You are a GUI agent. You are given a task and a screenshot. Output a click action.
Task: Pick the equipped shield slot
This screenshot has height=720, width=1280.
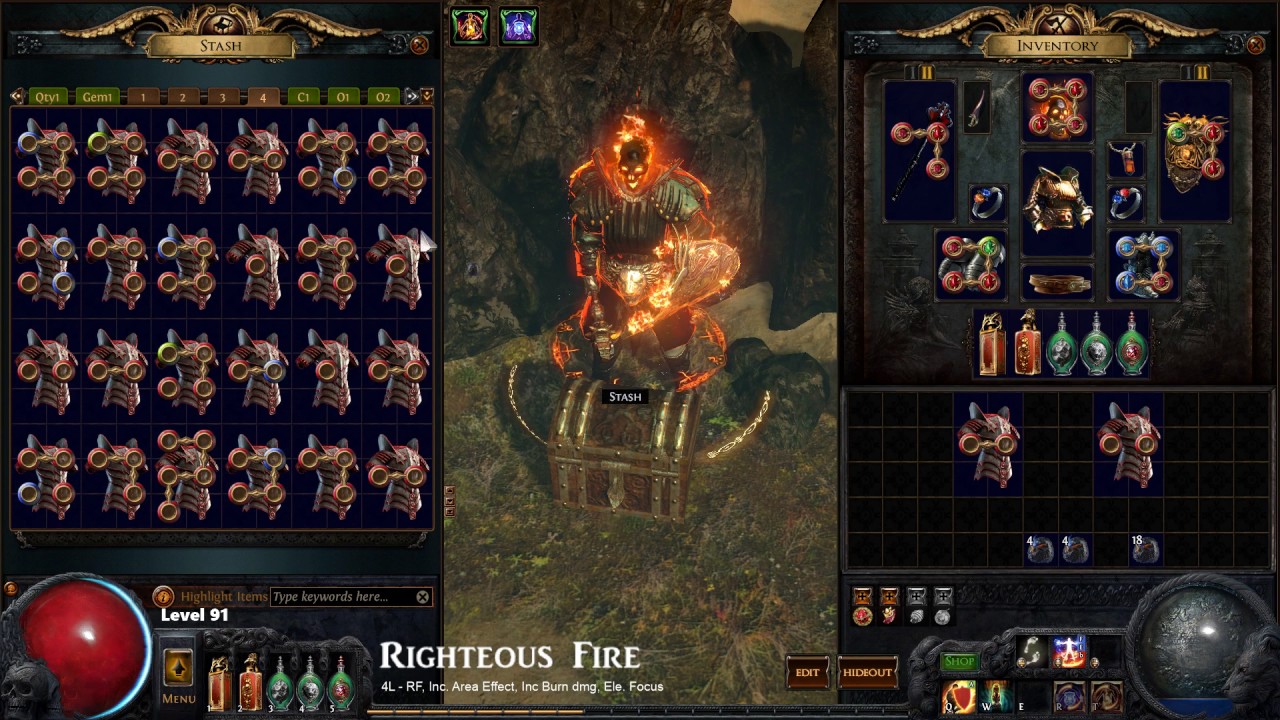pyautogui.click(x=1194, y=150)
